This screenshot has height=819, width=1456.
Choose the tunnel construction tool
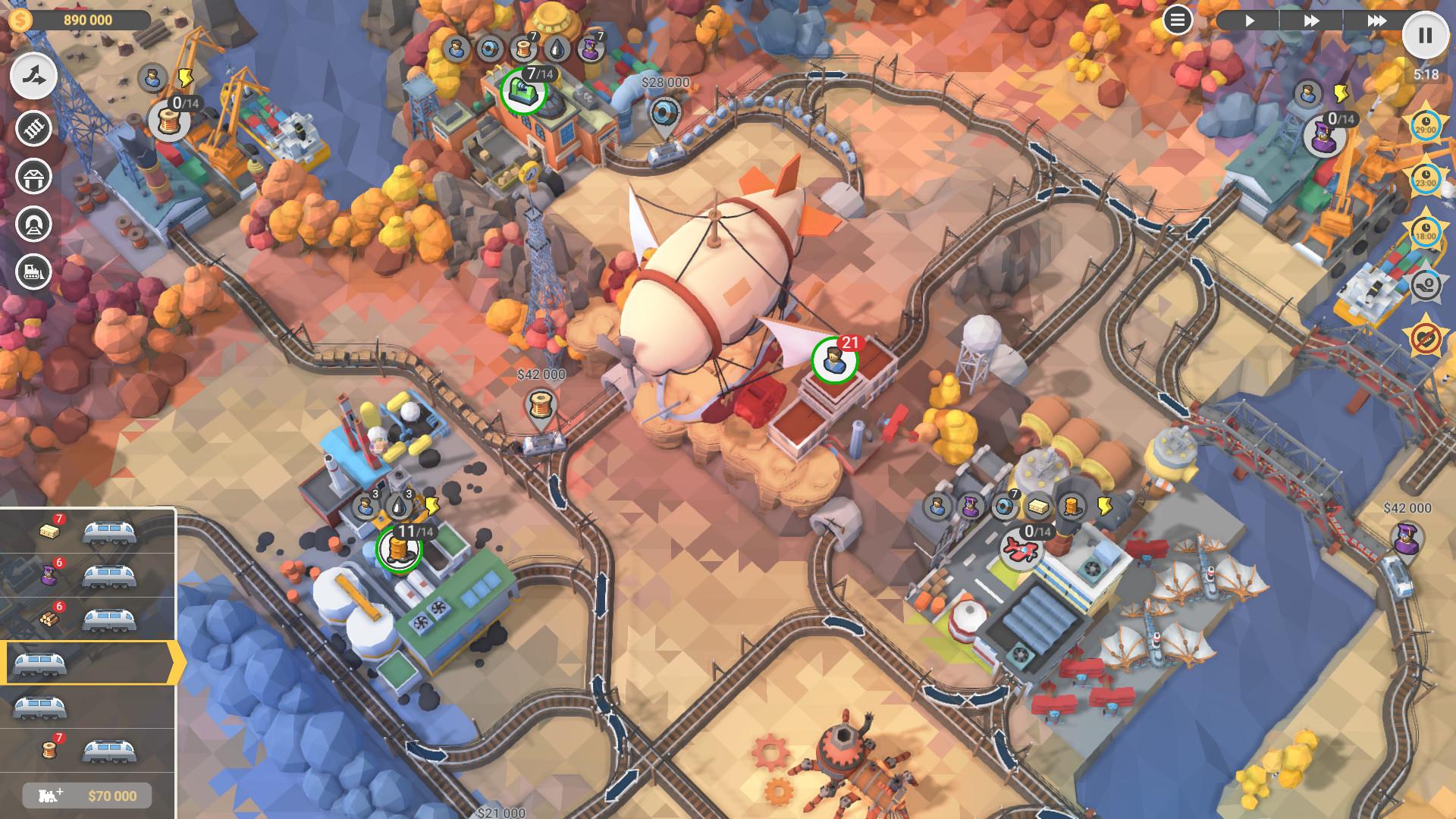pos(34,223)
